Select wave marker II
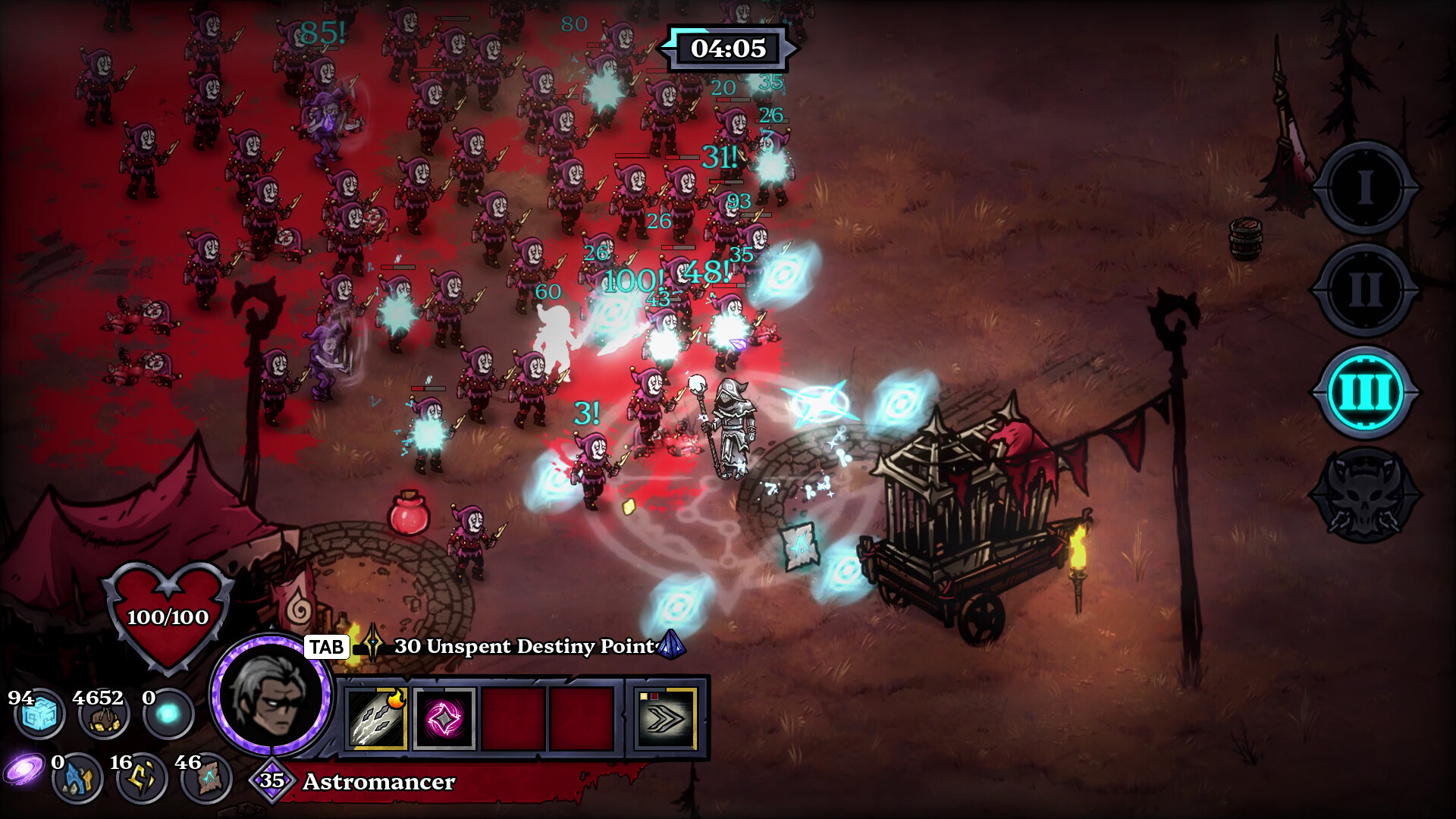 coord(1365,290)
